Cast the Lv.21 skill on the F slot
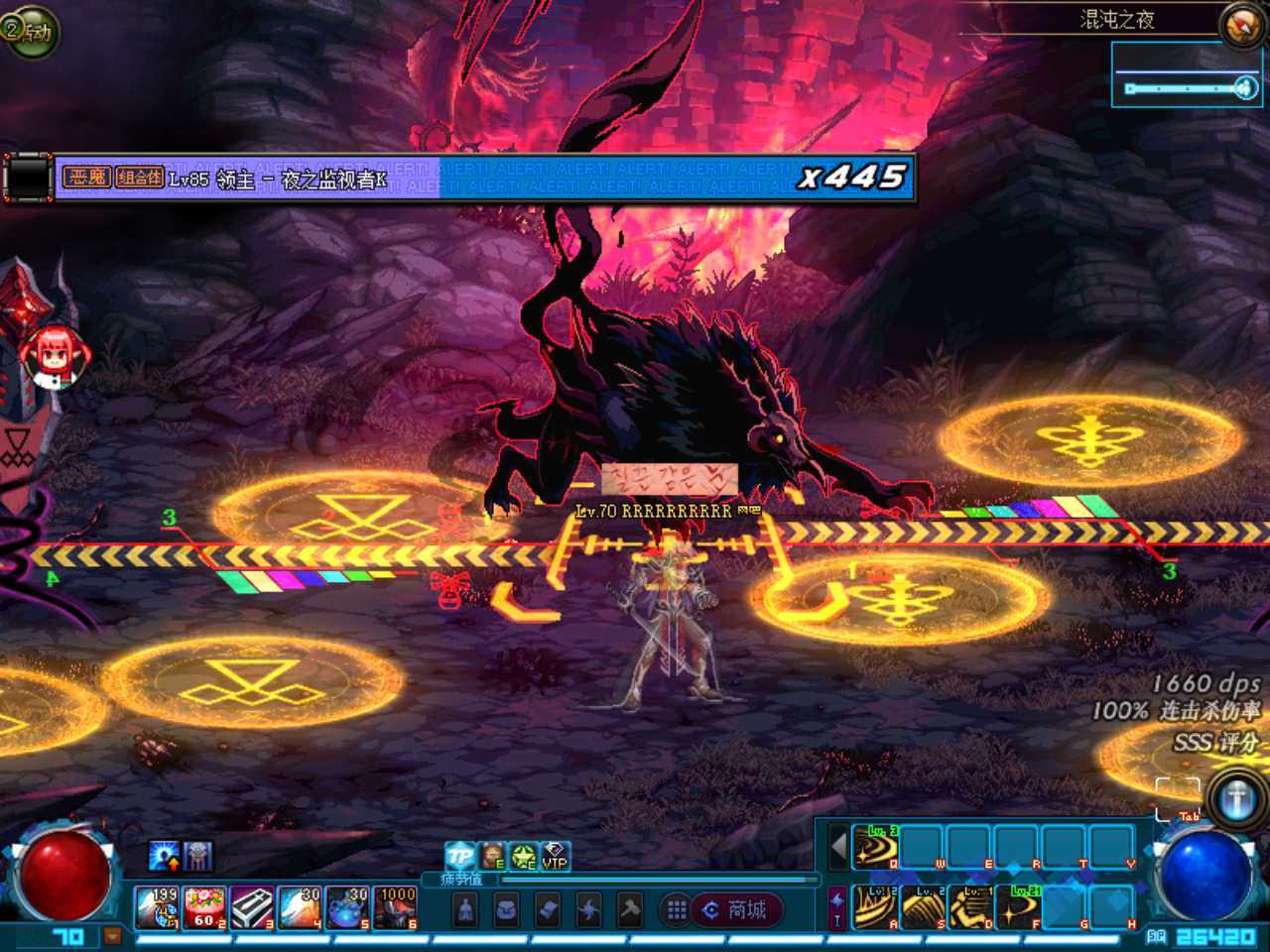 (1018, 906)
